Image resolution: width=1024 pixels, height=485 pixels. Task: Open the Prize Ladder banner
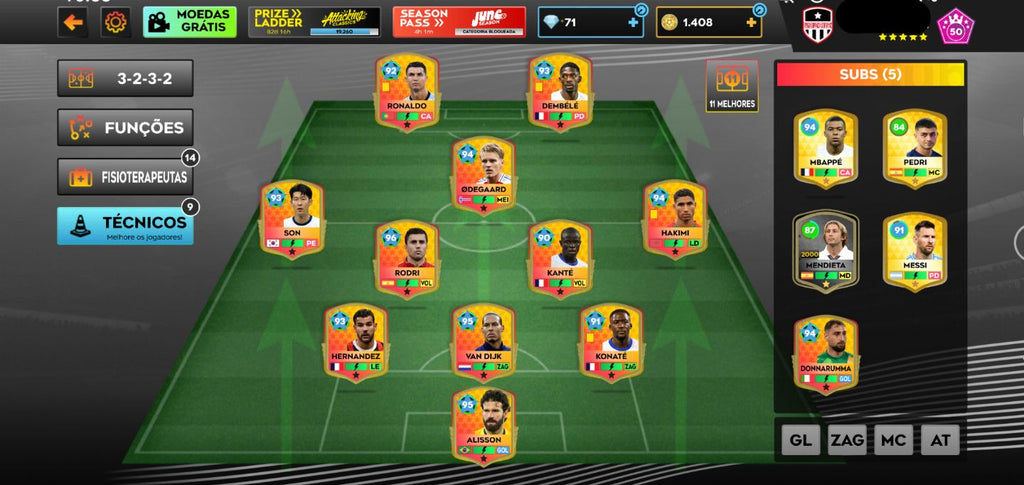pyautogui.click(x=314, y=21)
